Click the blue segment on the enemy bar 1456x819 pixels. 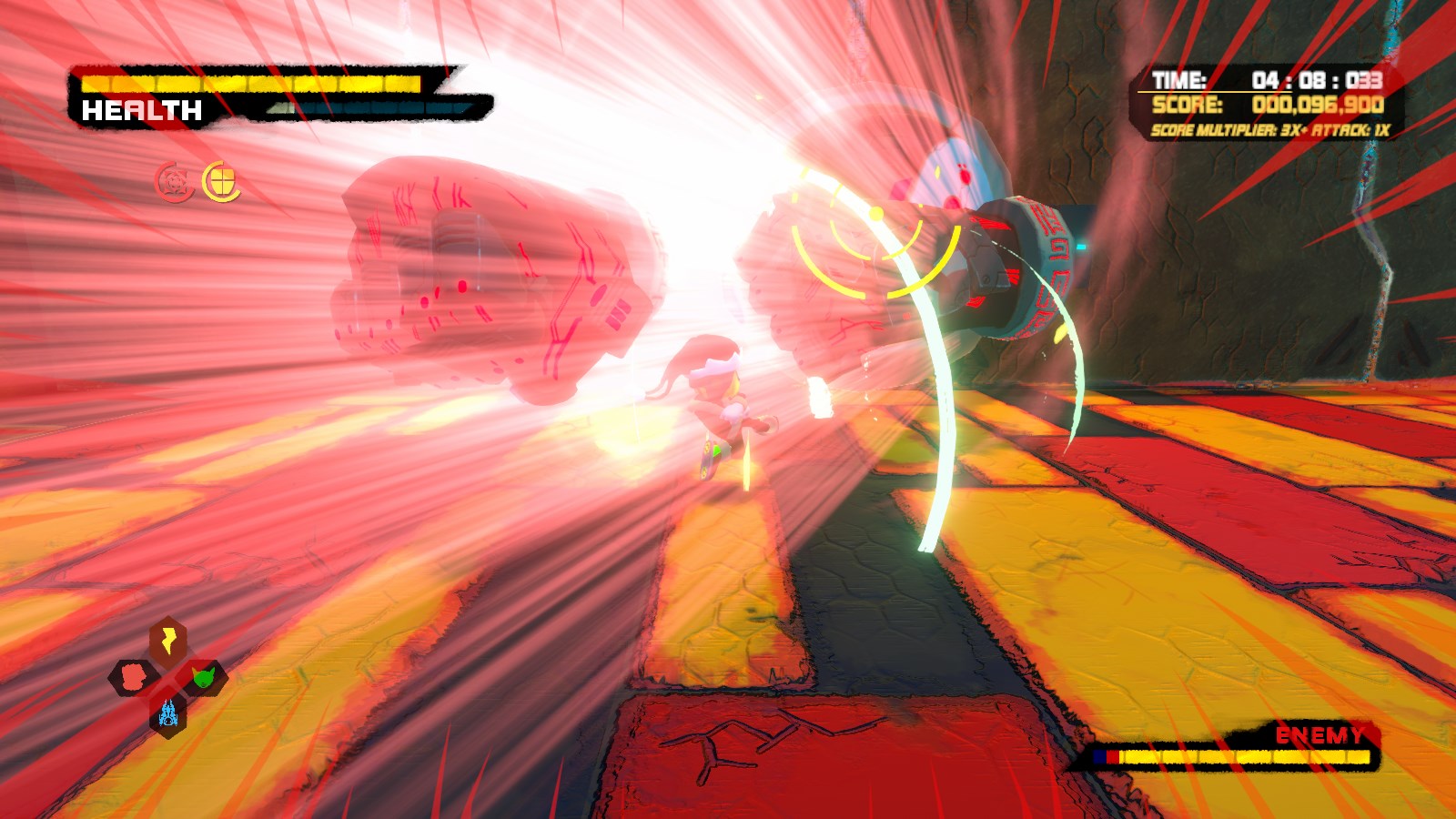(1099, 755)
